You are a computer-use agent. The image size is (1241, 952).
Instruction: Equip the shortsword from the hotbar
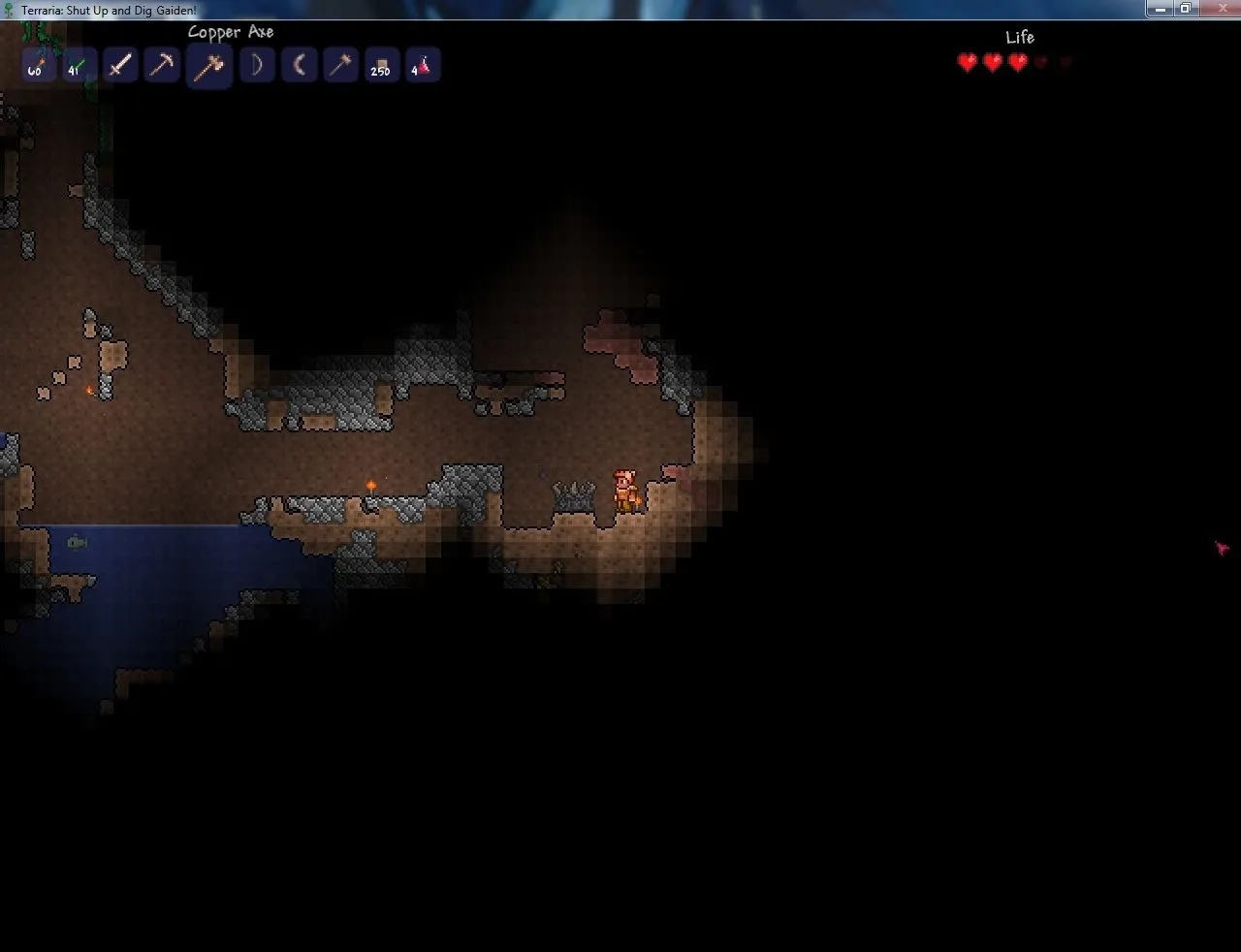[x=120, y=66]
